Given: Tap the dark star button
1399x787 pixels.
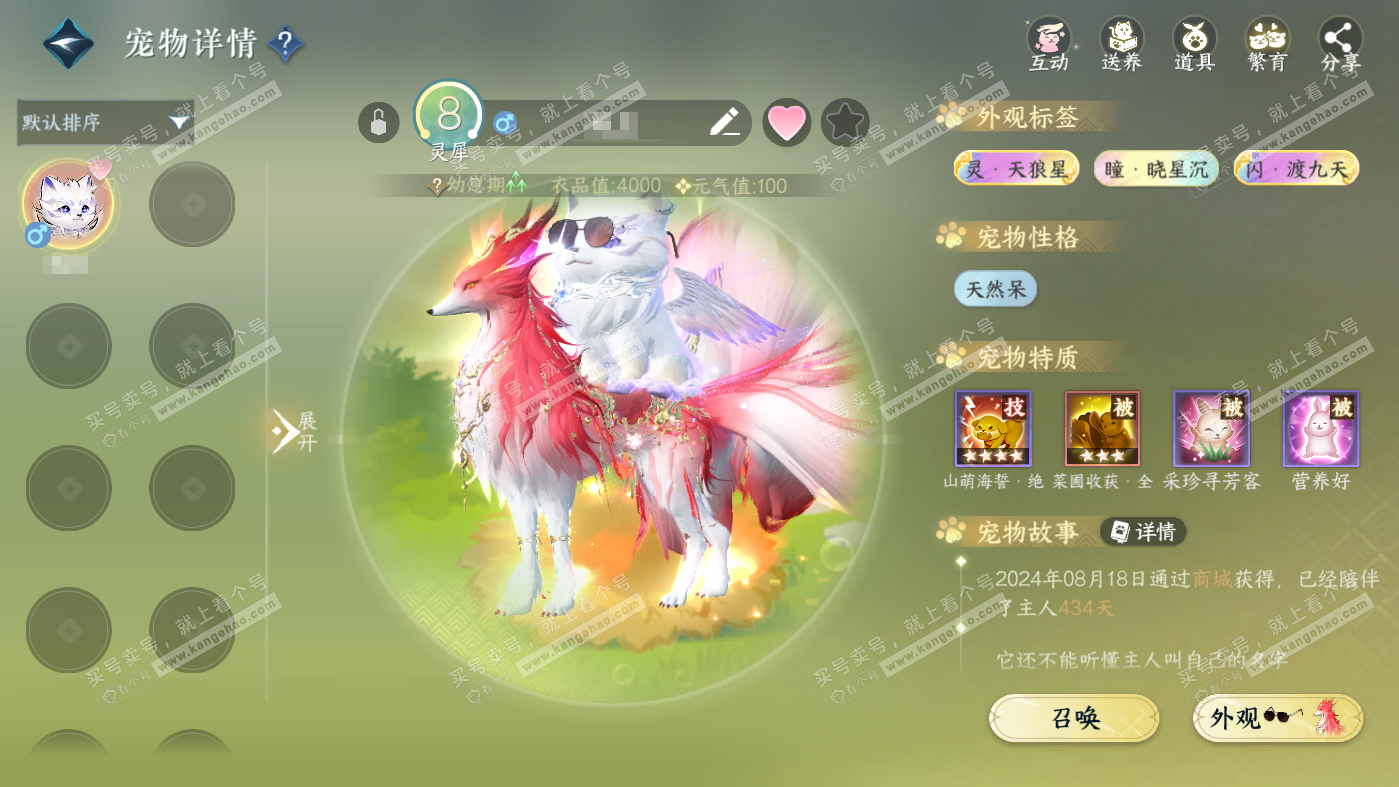Looking at the screenshot, I should pos(845,123).
